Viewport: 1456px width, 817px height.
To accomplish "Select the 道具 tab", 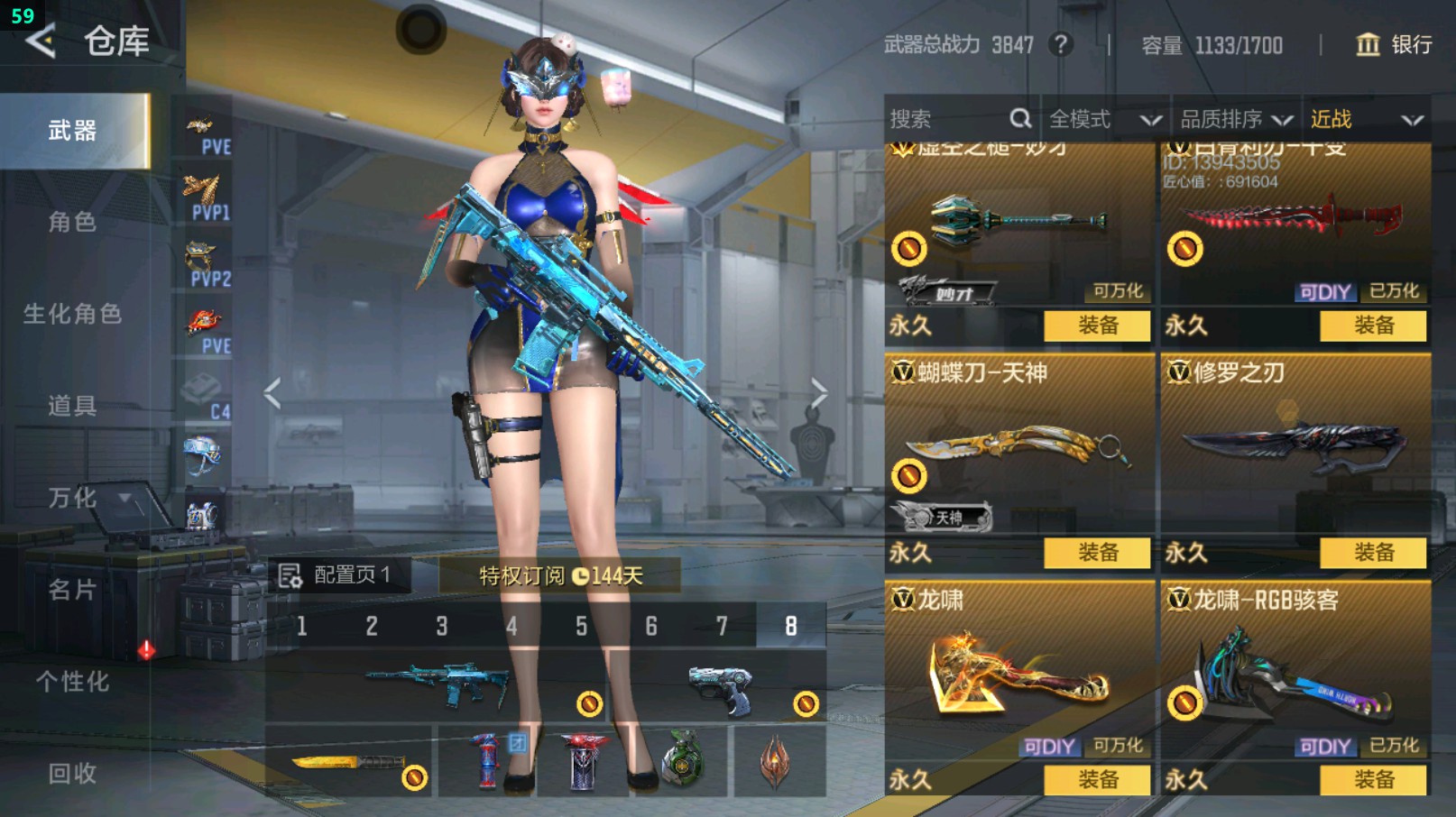I will tap(72, 406).
